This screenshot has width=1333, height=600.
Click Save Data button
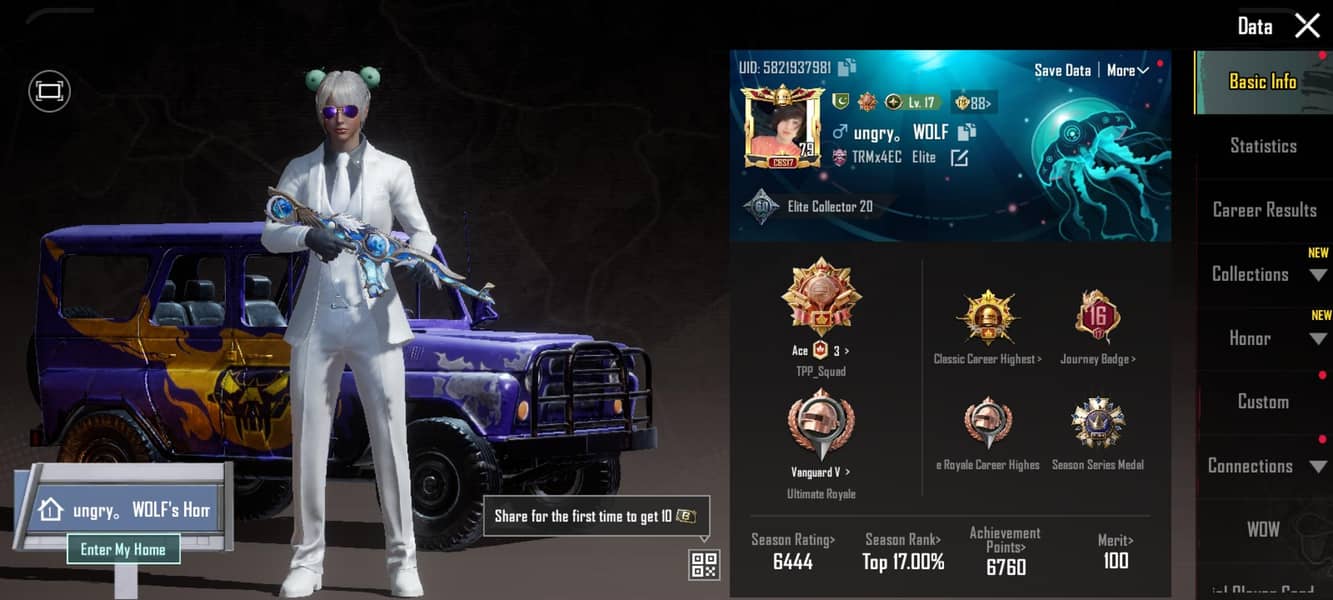[1062, 70]
